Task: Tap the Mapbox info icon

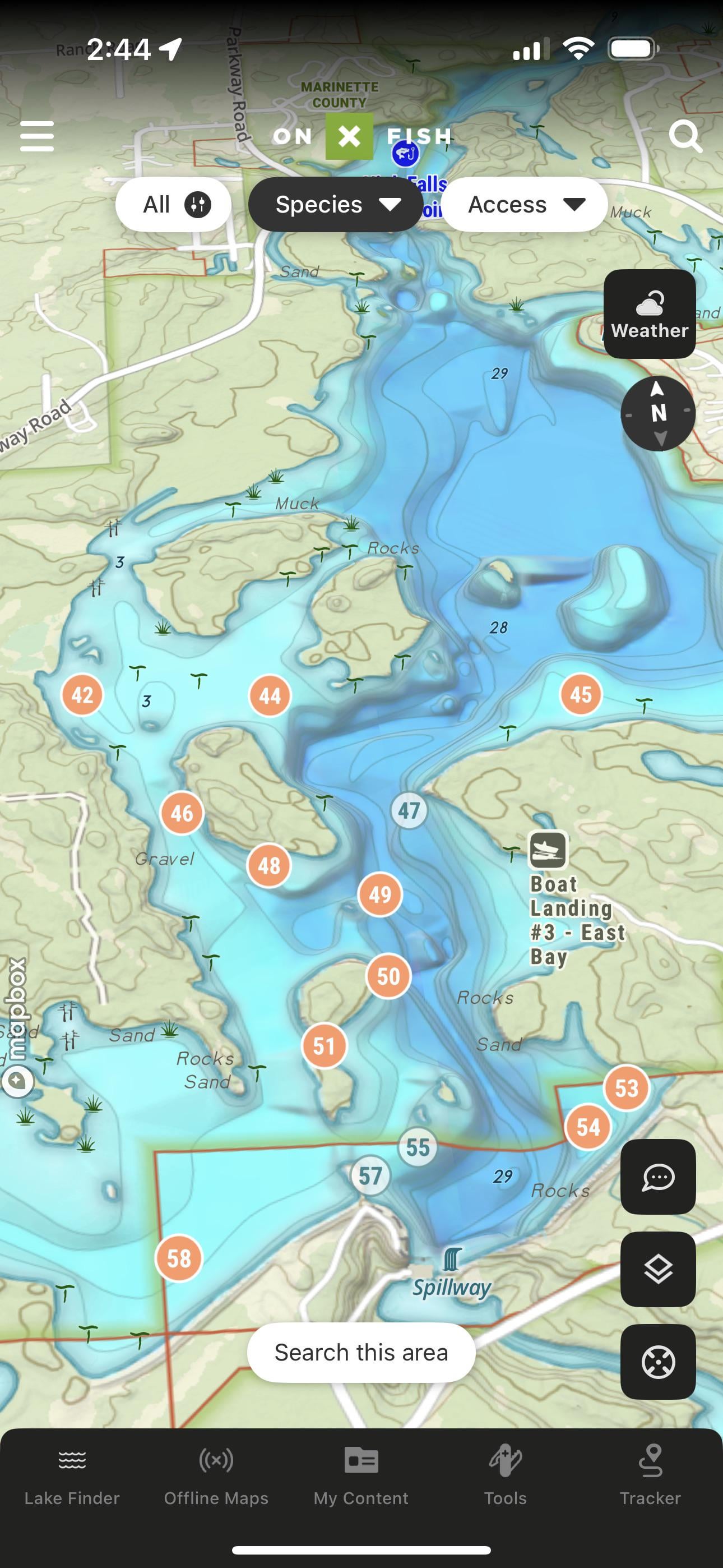Action: [17, 1081]
